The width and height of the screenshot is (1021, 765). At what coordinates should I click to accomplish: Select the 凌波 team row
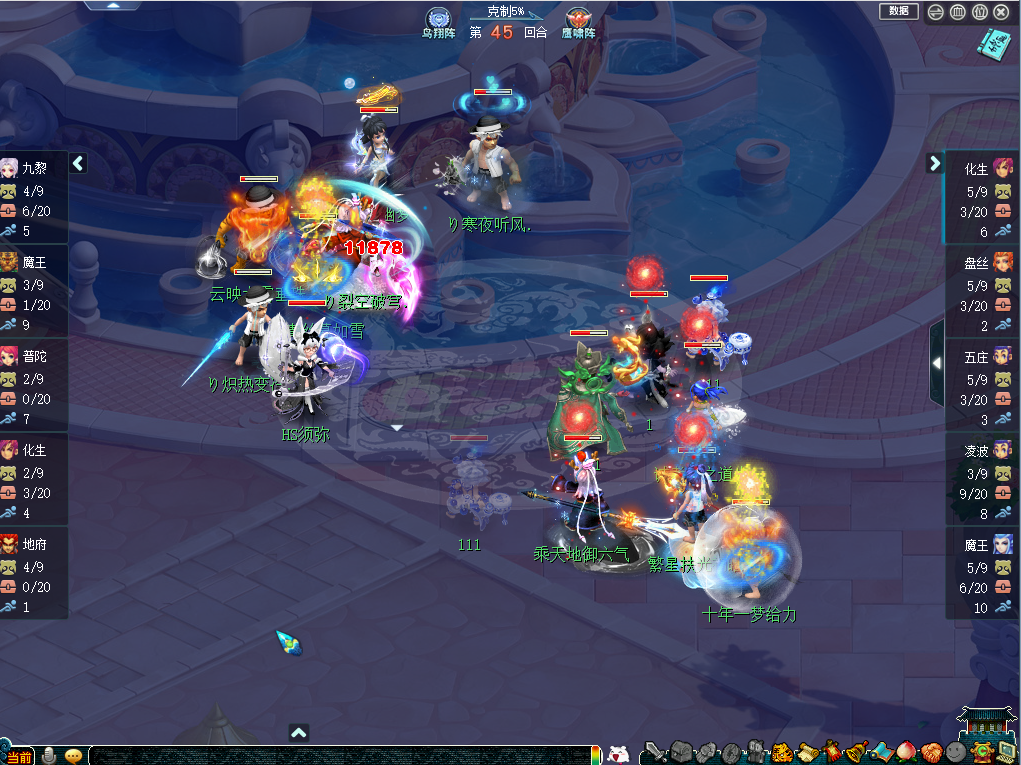tap(983, 478)
